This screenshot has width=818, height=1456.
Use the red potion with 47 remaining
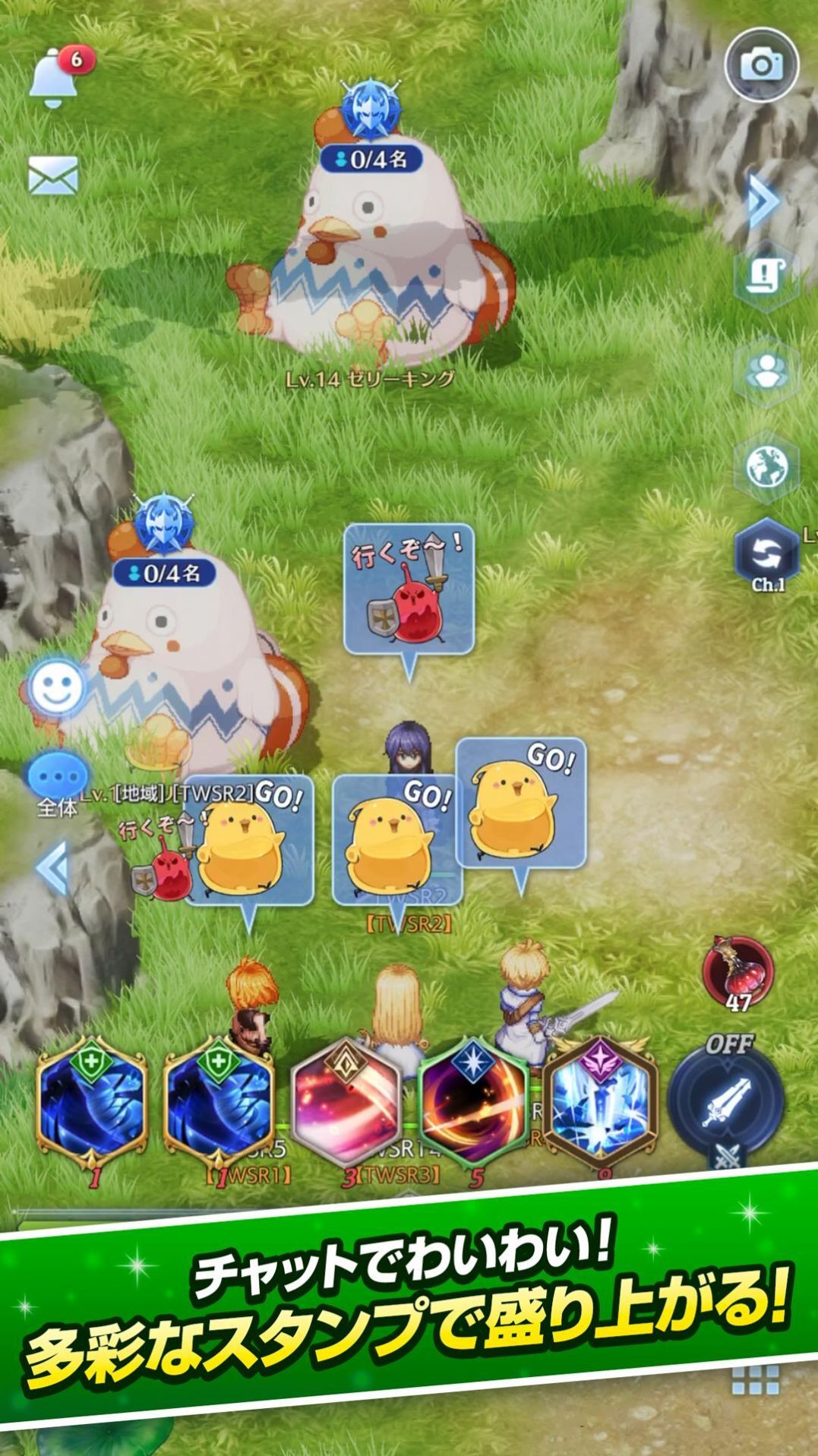click(x=738, y=974)
